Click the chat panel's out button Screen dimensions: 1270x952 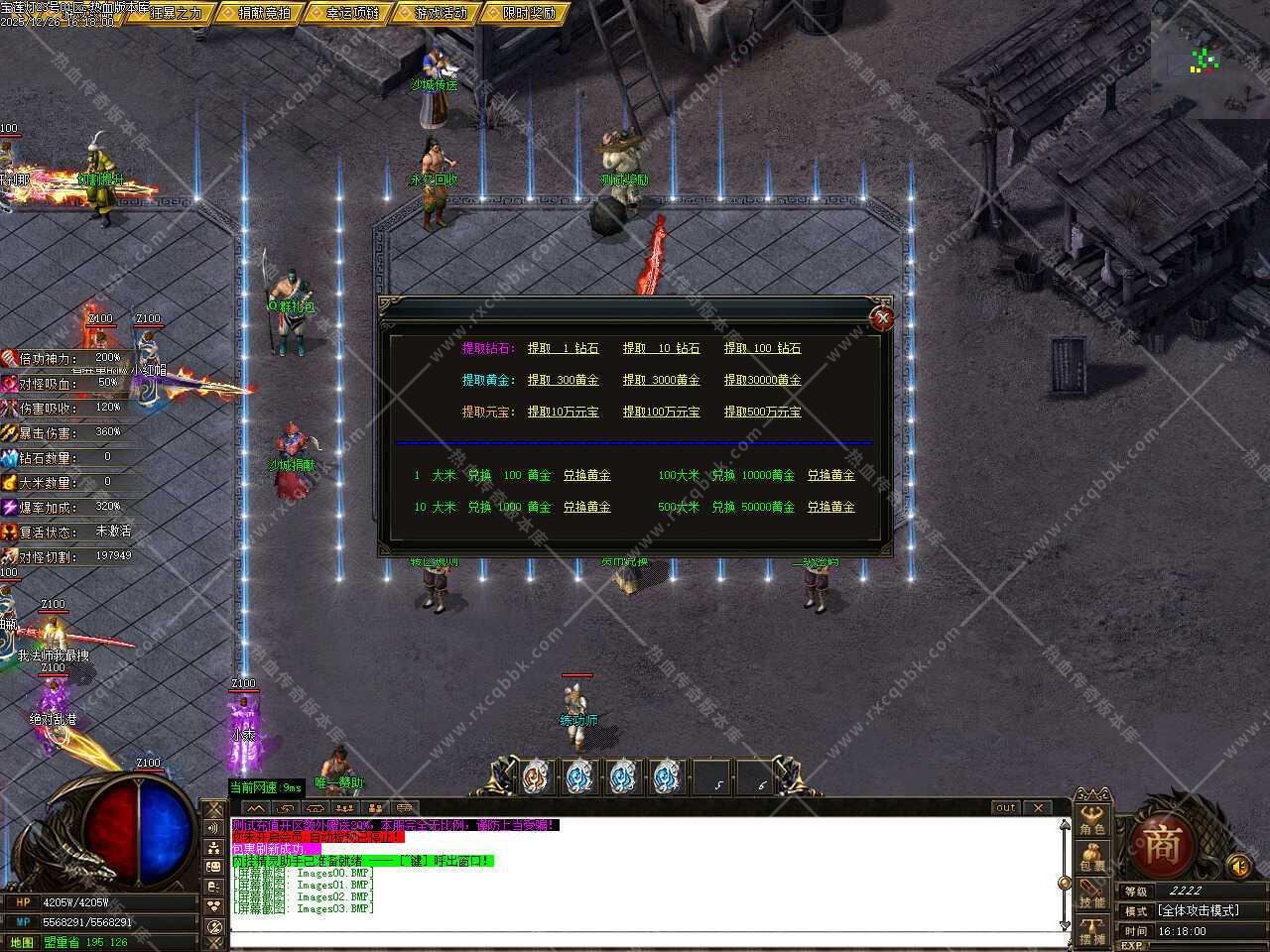pyautogui.click(x=1005, y=807)
